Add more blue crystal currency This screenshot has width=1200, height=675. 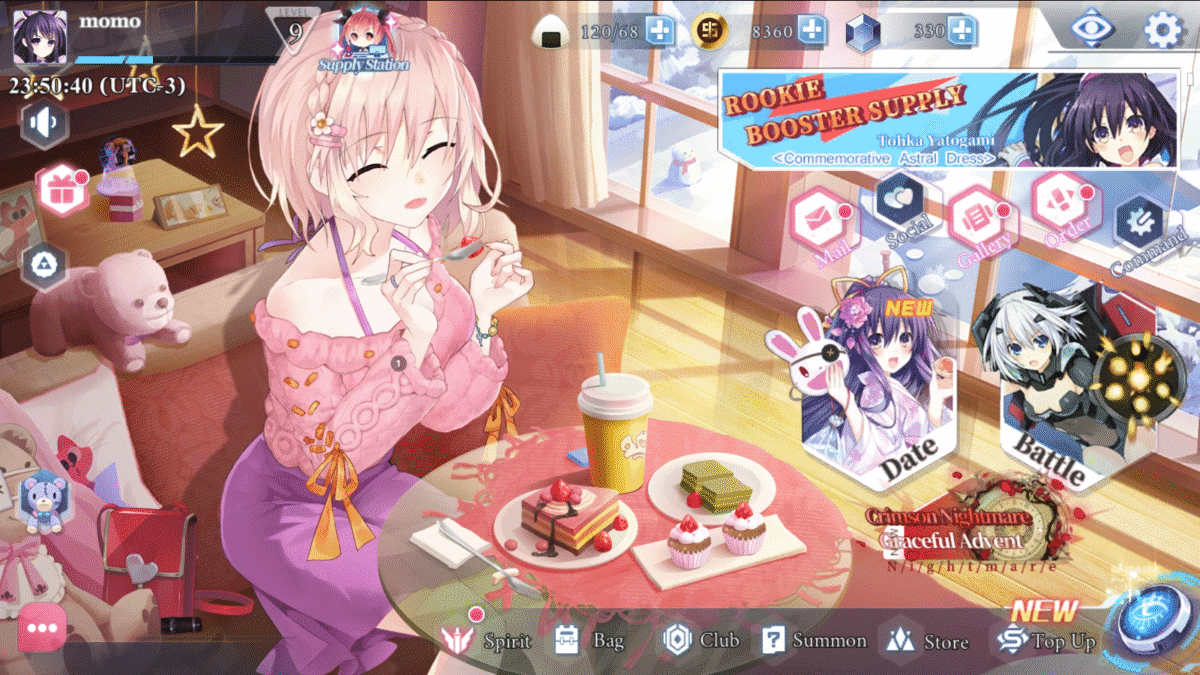pyautogui.click(x=962, y=31)
